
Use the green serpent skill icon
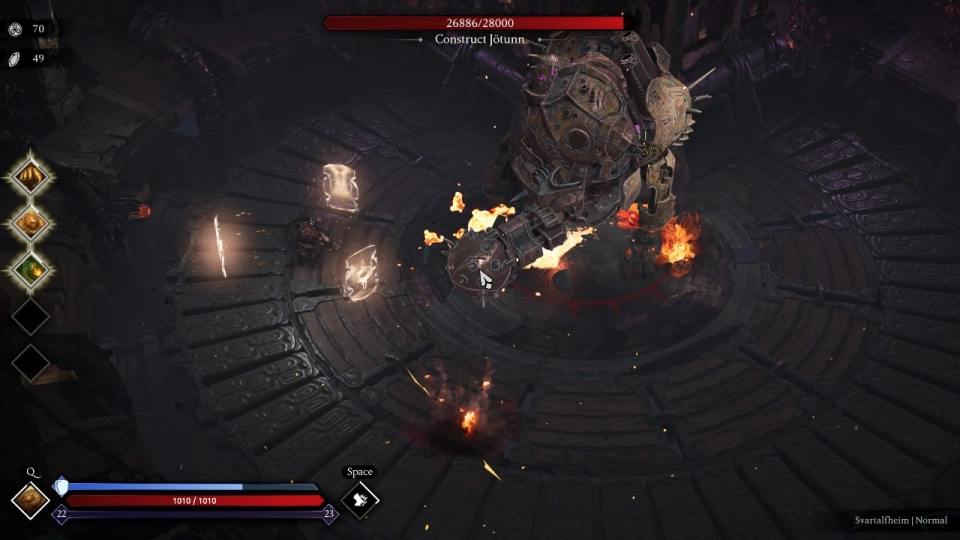pos(30,270)
